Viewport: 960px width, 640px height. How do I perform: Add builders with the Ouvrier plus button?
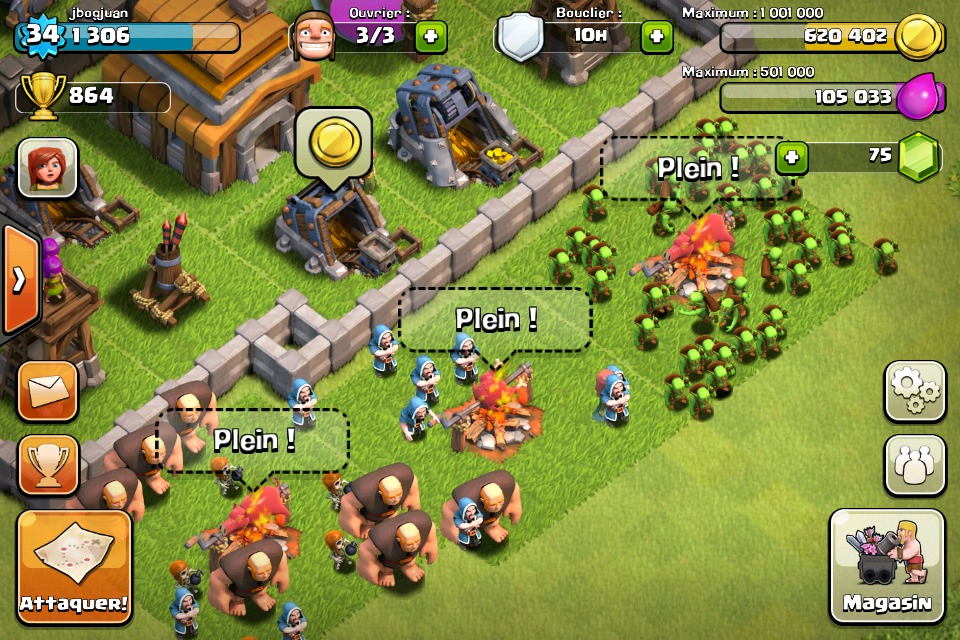point(431,37)
